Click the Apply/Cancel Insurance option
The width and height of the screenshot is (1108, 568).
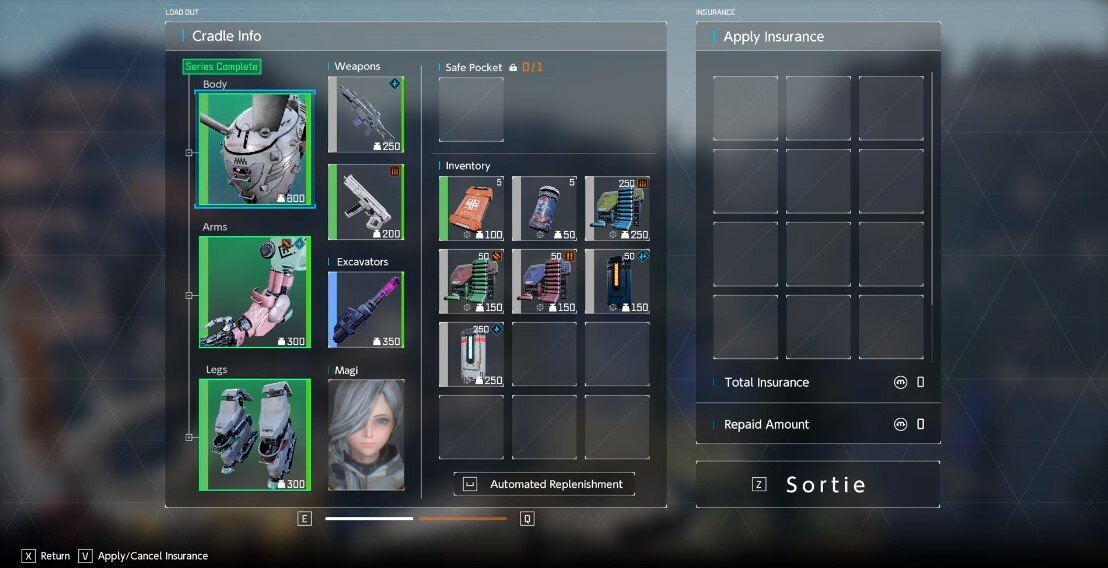coord(144,556)
